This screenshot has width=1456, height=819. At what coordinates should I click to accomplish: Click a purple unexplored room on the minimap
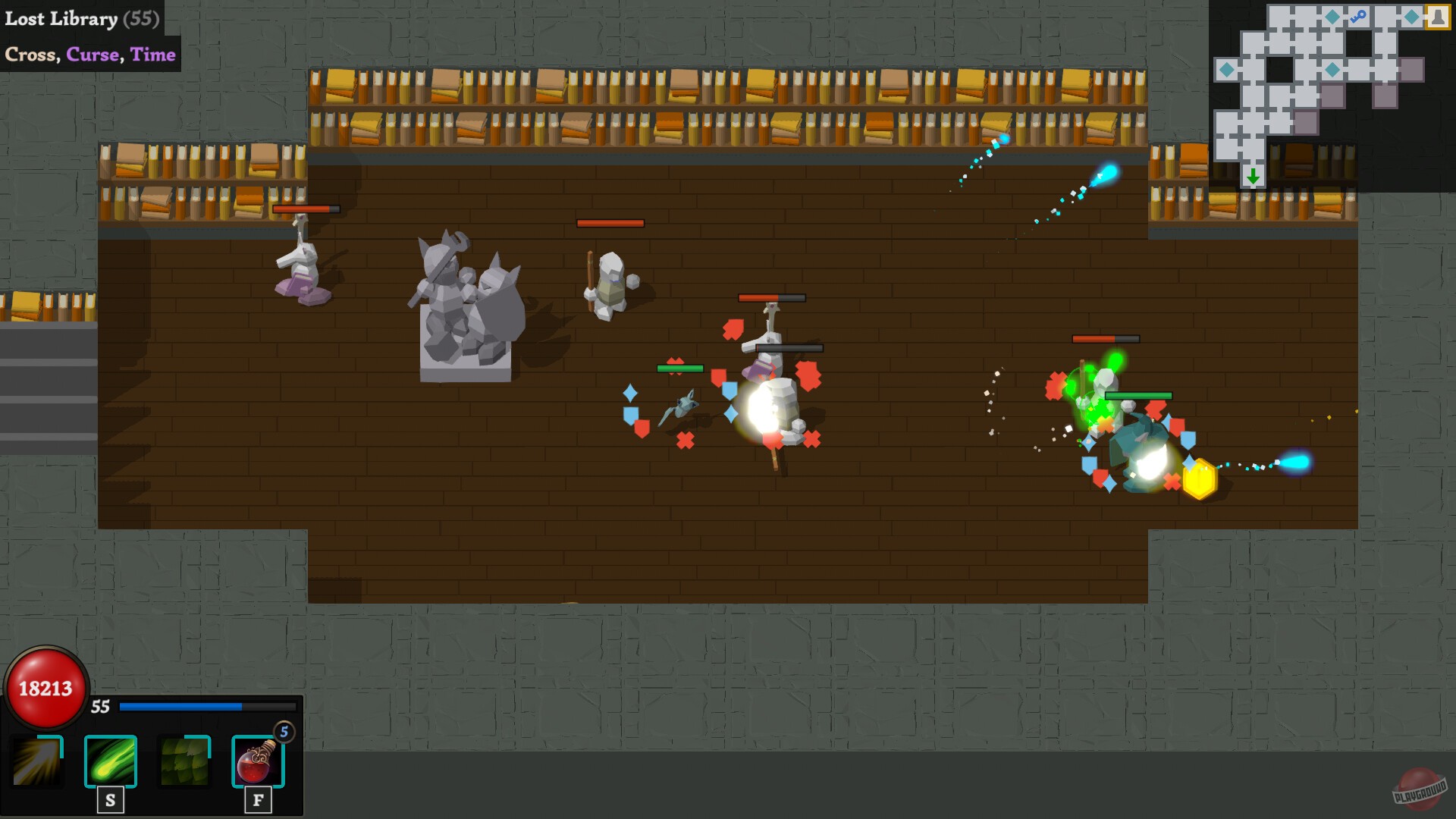tap(1412, 69)
